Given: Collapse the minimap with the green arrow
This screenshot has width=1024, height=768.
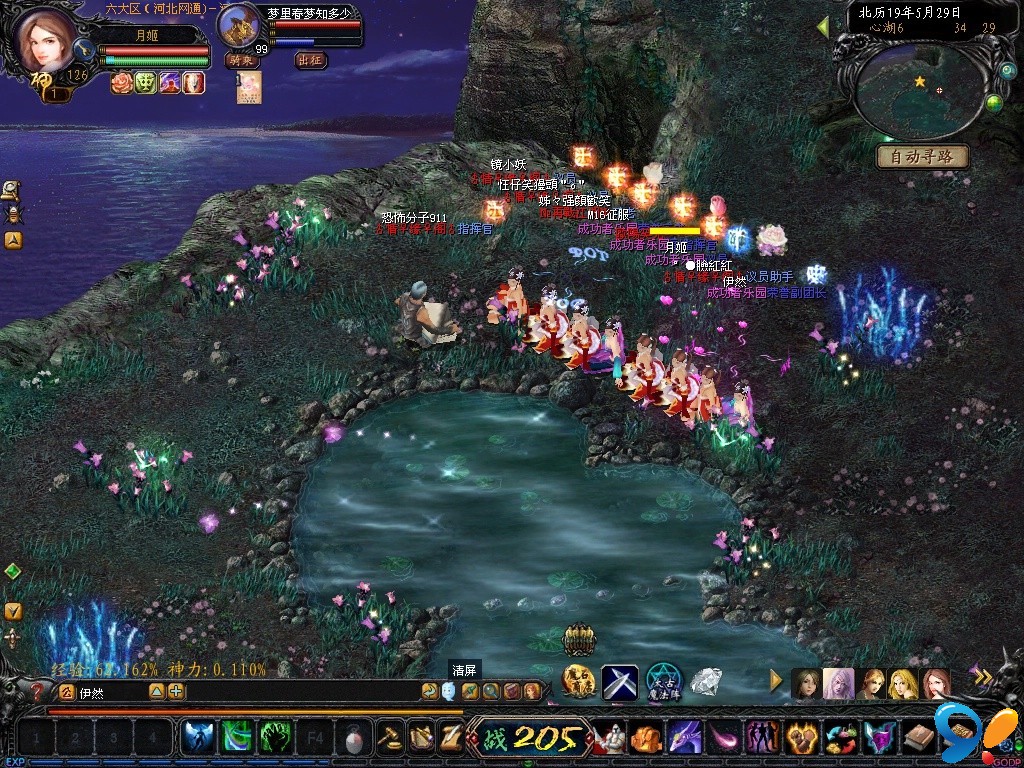Looking at the screenshot, I should (823, 26).
